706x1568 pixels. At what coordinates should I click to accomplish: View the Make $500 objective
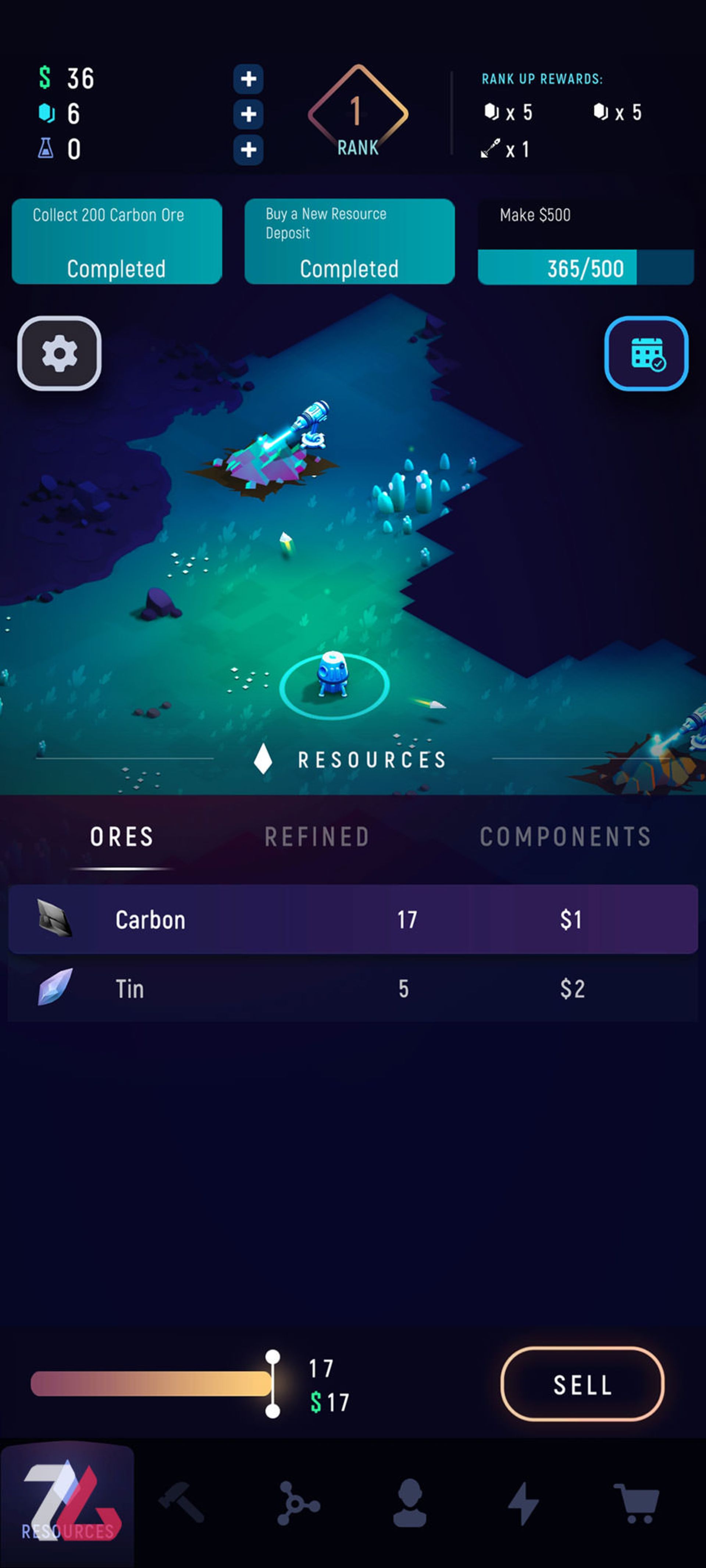point(585,242)
